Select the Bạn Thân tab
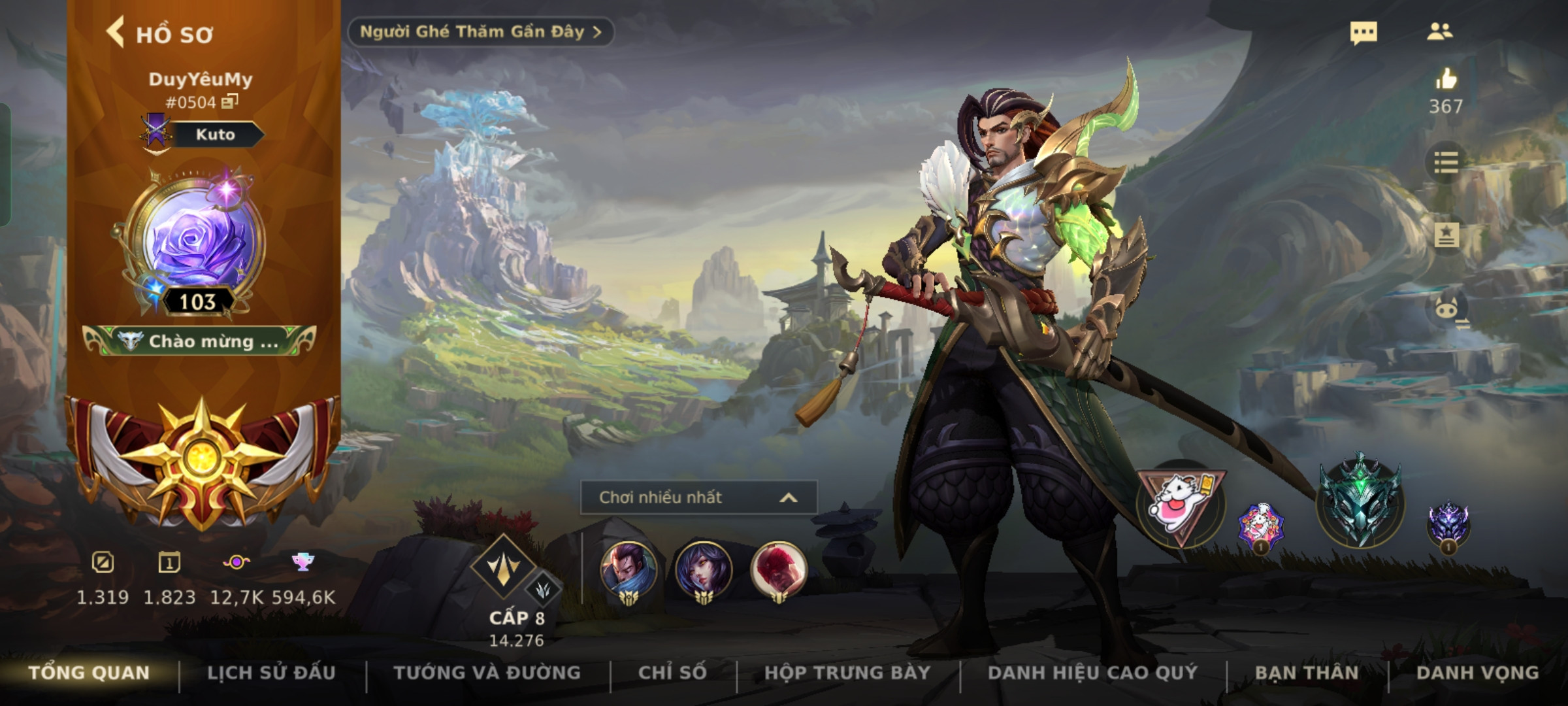Viewport: 1568px width, 706px height. (x=1307, y=673)
